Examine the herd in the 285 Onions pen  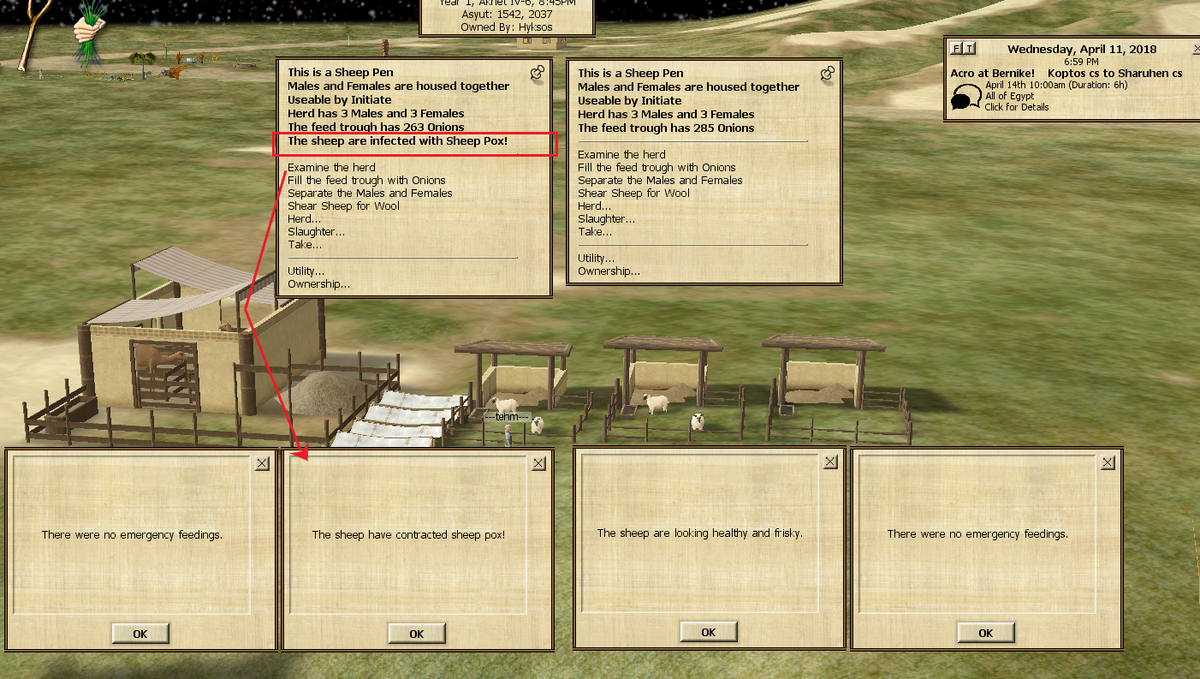point(621,155)
